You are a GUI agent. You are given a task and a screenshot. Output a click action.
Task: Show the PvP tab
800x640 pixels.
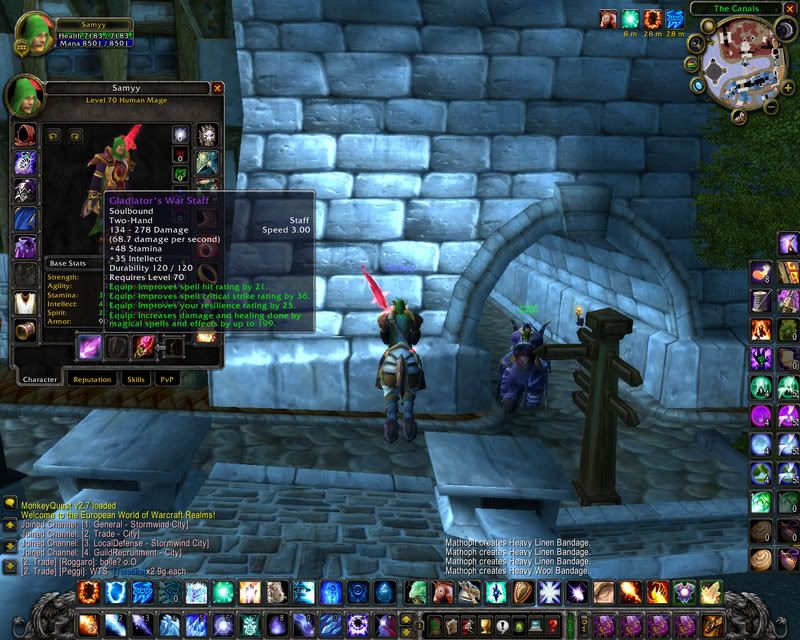(x=165, y=379)
